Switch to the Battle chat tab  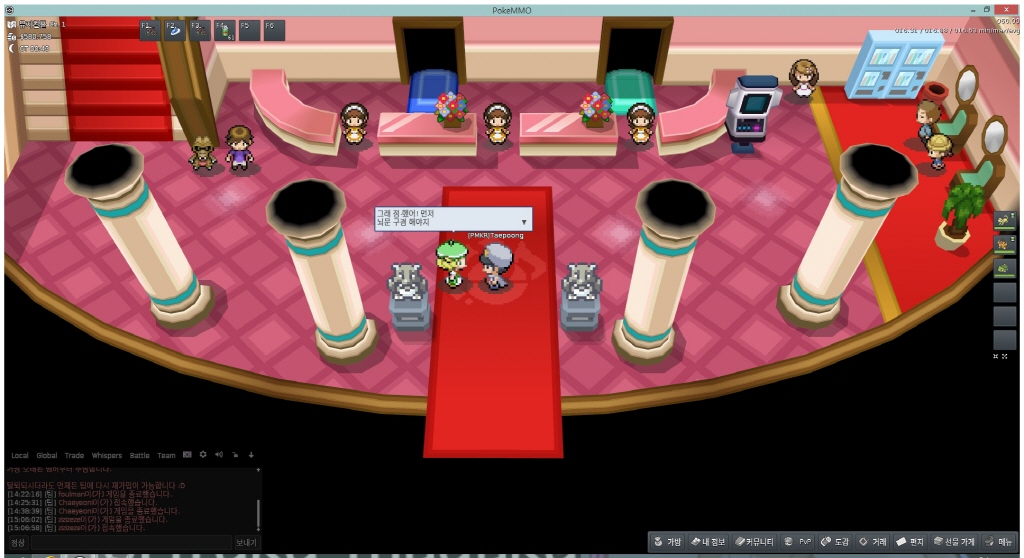[139, 455]
